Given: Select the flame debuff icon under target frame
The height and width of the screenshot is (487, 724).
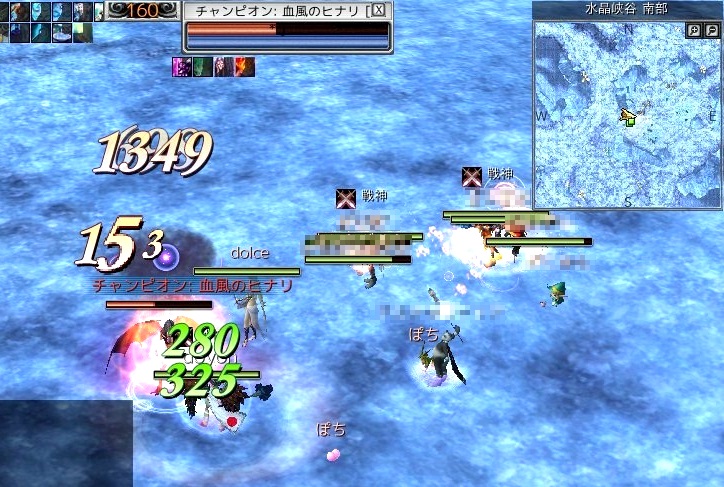Looking at the screenshot, I should [x=245, y=66].
